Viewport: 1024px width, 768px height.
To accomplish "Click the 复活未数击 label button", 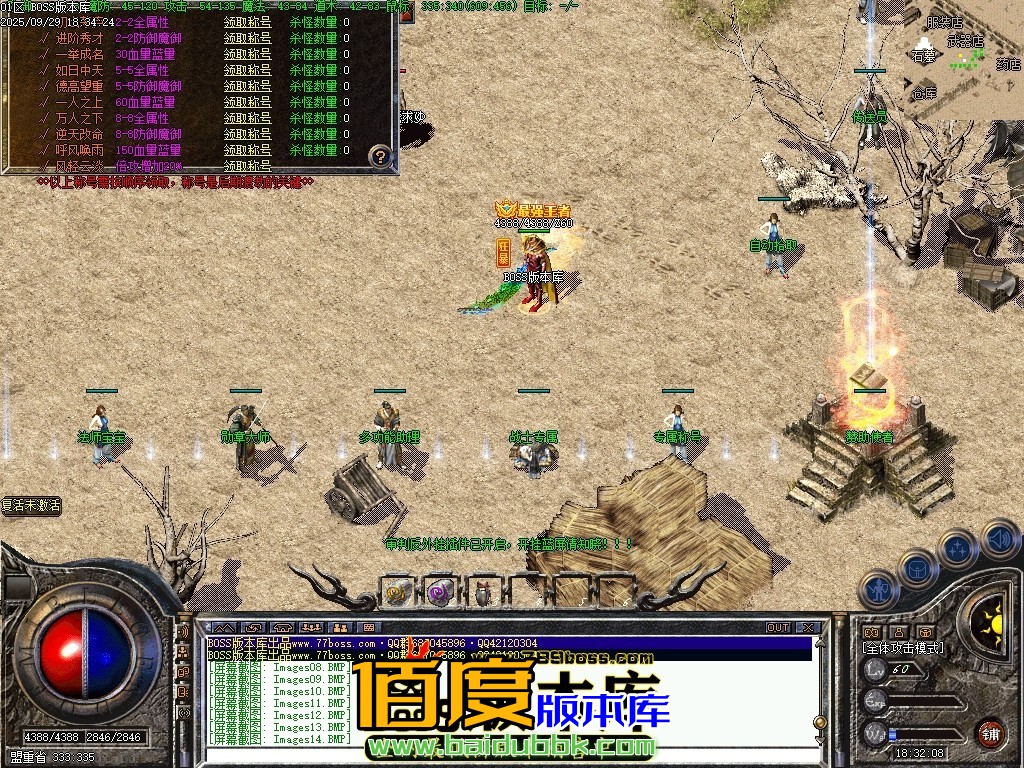I will point(31,506).
